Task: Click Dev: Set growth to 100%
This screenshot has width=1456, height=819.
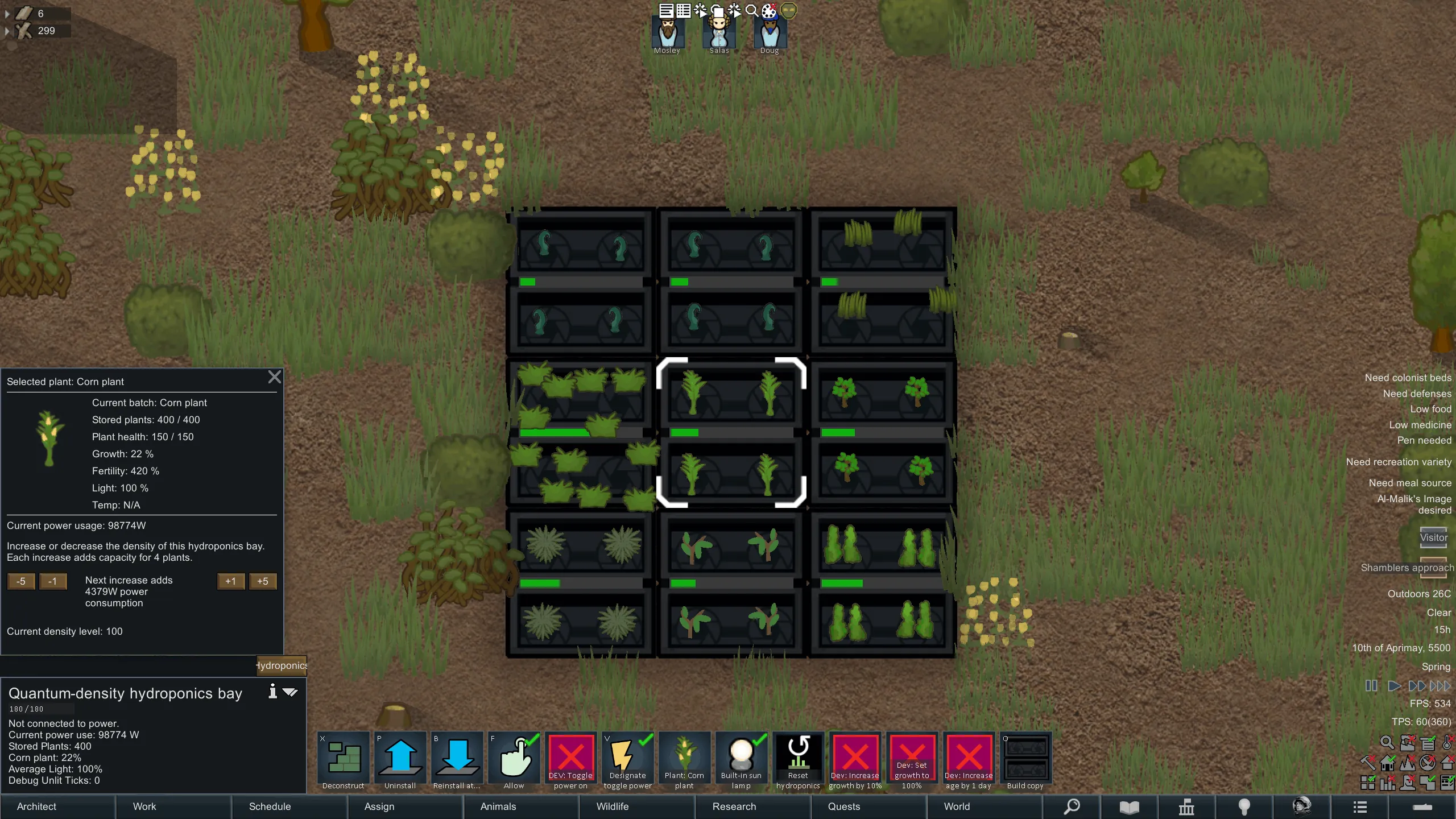Action: pos(912,760)
